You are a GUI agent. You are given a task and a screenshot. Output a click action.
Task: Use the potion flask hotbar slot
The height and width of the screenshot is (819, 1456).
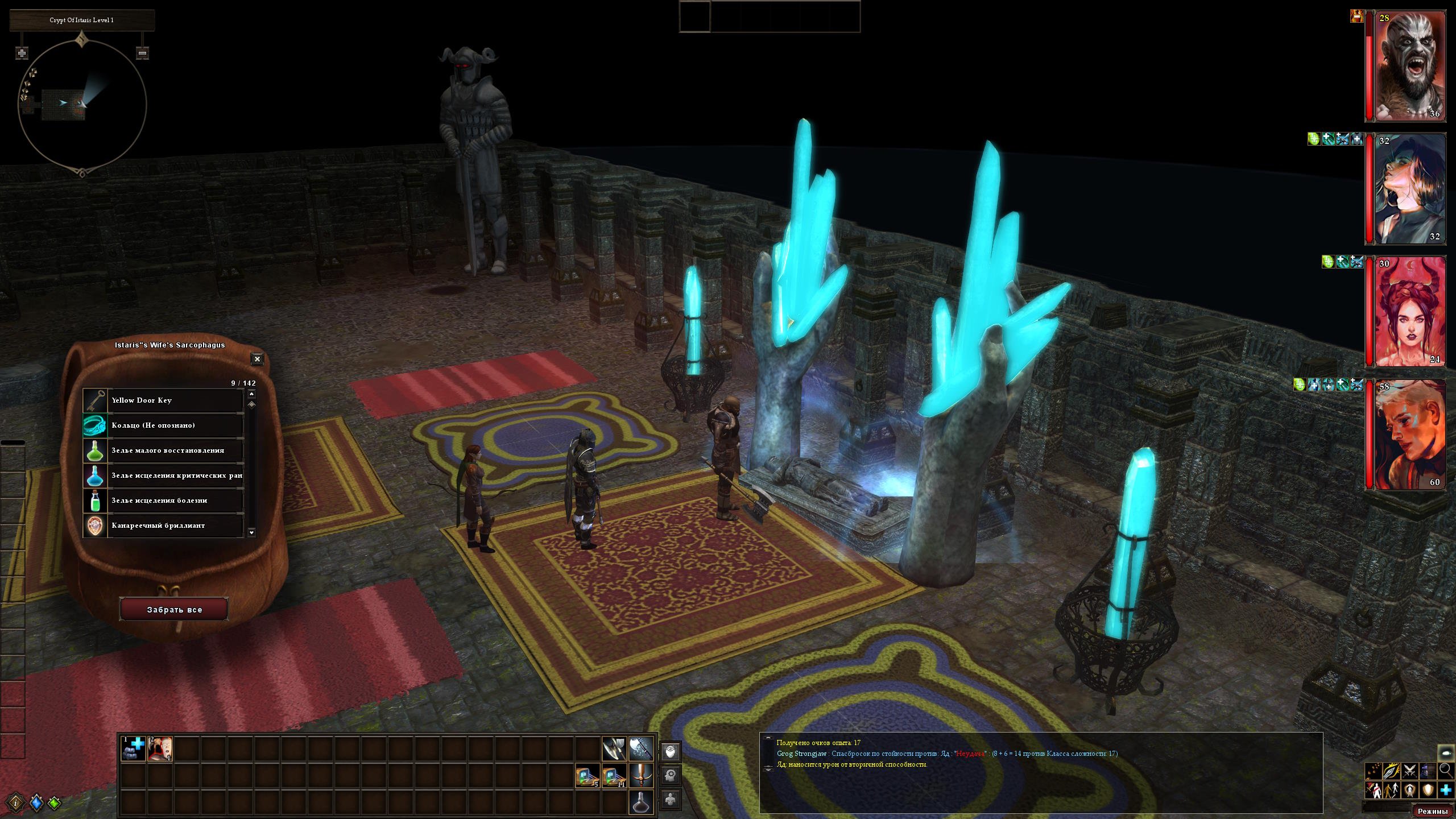point(641,801)
